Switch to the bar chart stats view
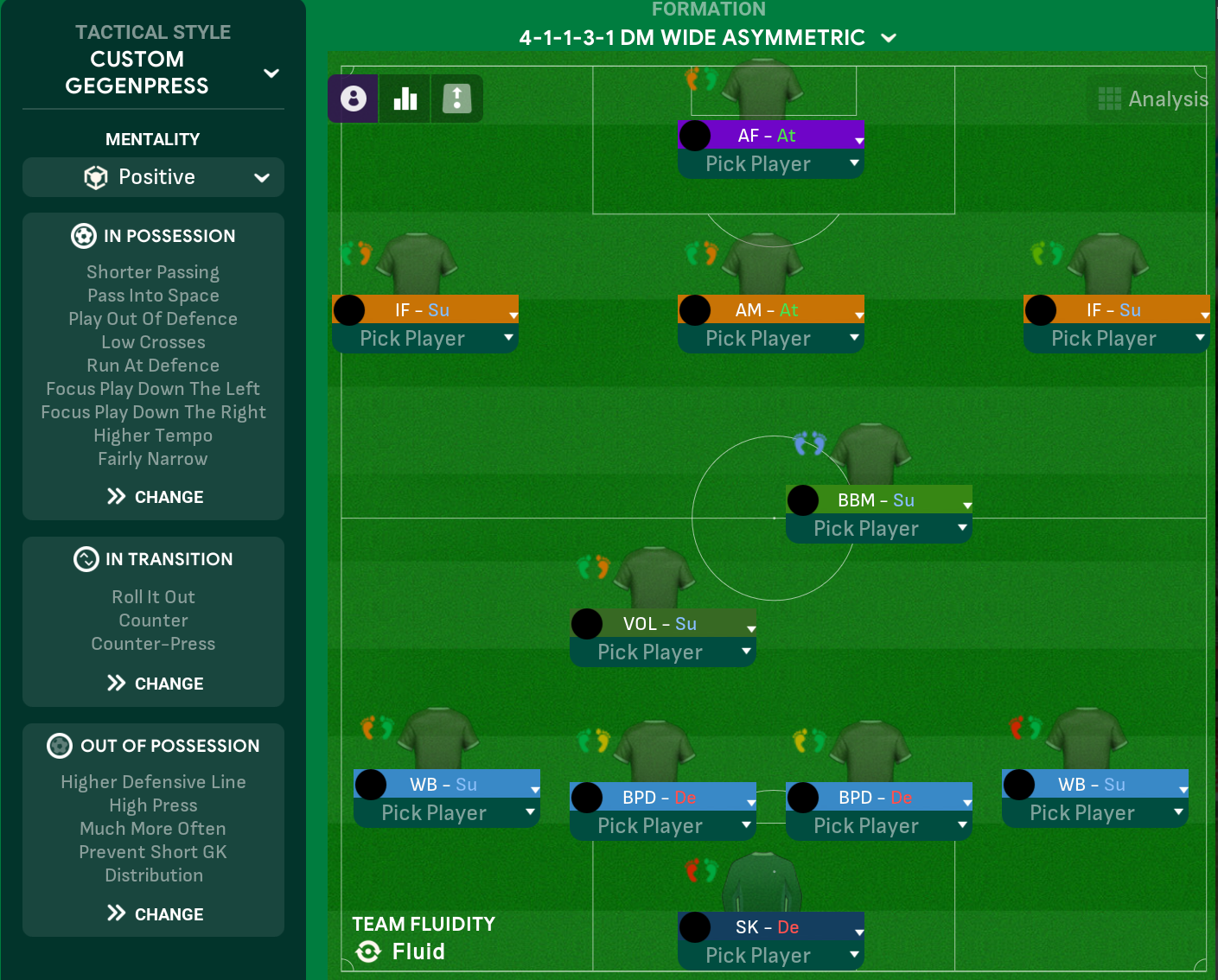Image resolution: width=1218 pixels, height=980 pixels. 405,99
